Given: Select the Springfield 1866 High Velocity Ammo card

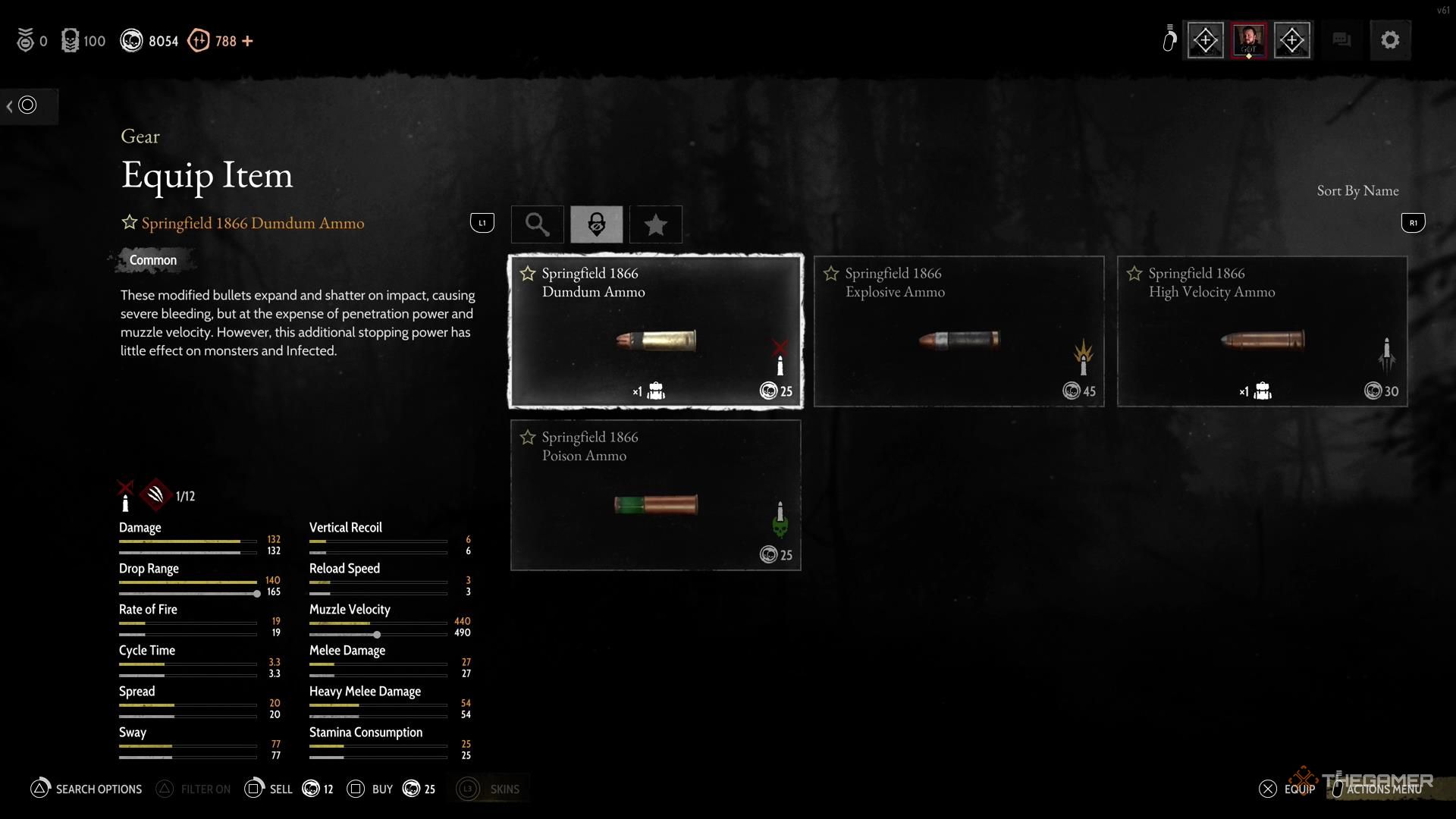Looking at the screenshot, I should pos(1261,331).
